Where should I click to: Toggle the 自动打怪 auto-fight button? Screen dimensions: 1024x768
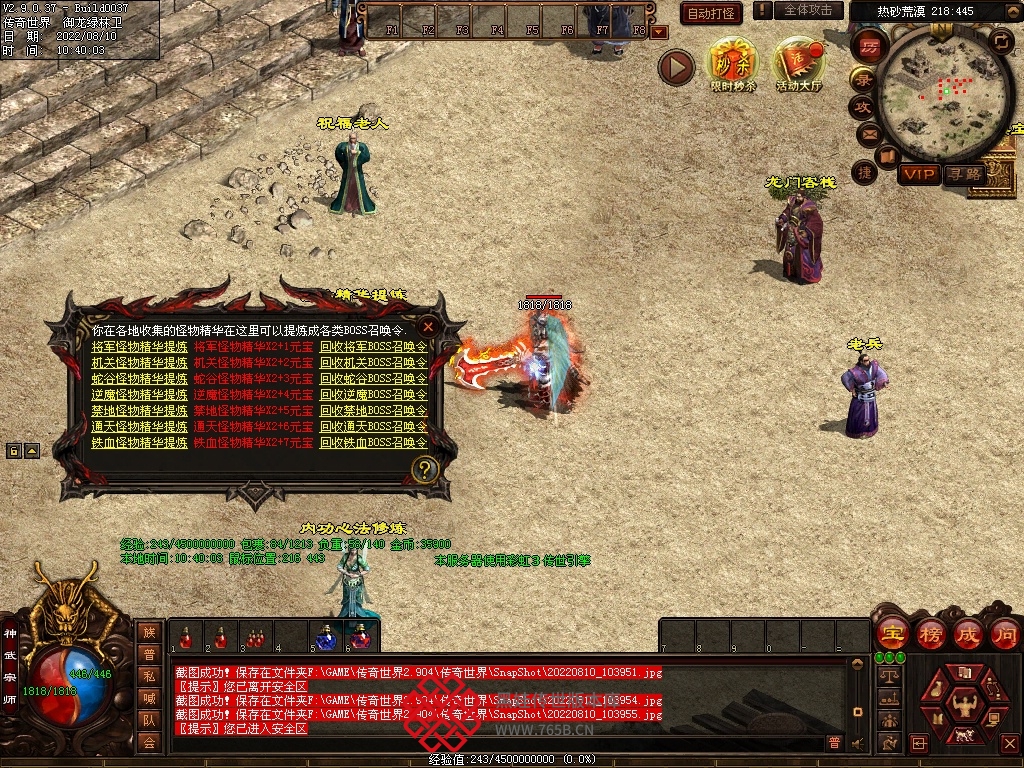[x=711, y=13]
